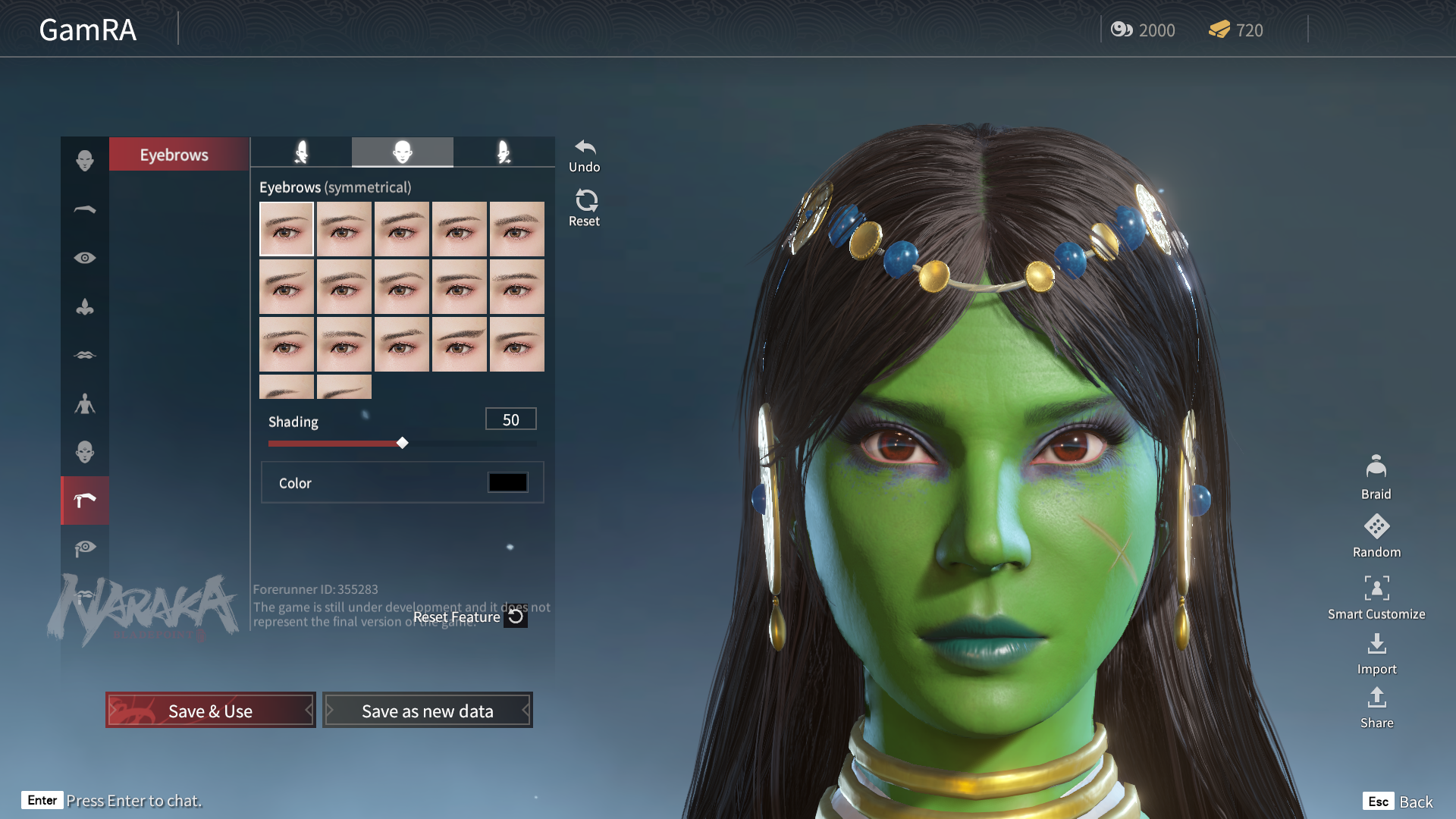Click Save as new data
The height and width of the screenshot is (819, 1456).
click(427, 710)
